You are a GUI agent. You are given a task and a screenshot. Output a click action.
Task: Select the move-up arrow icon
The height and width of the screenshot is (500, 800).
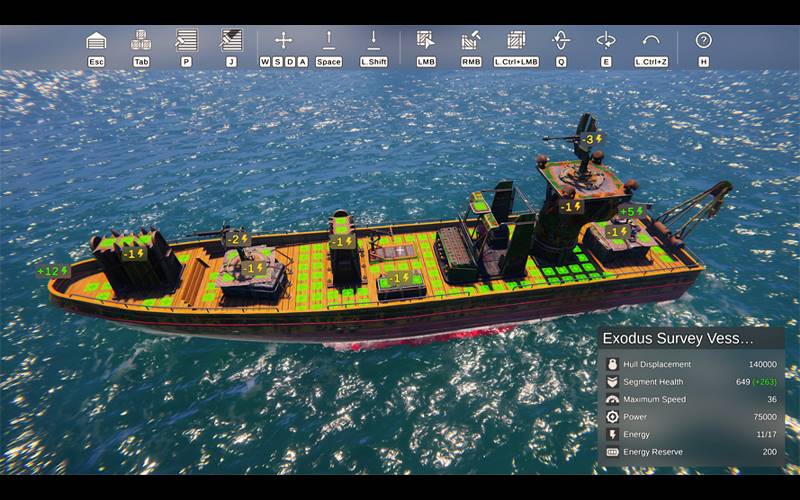[328, 41]
